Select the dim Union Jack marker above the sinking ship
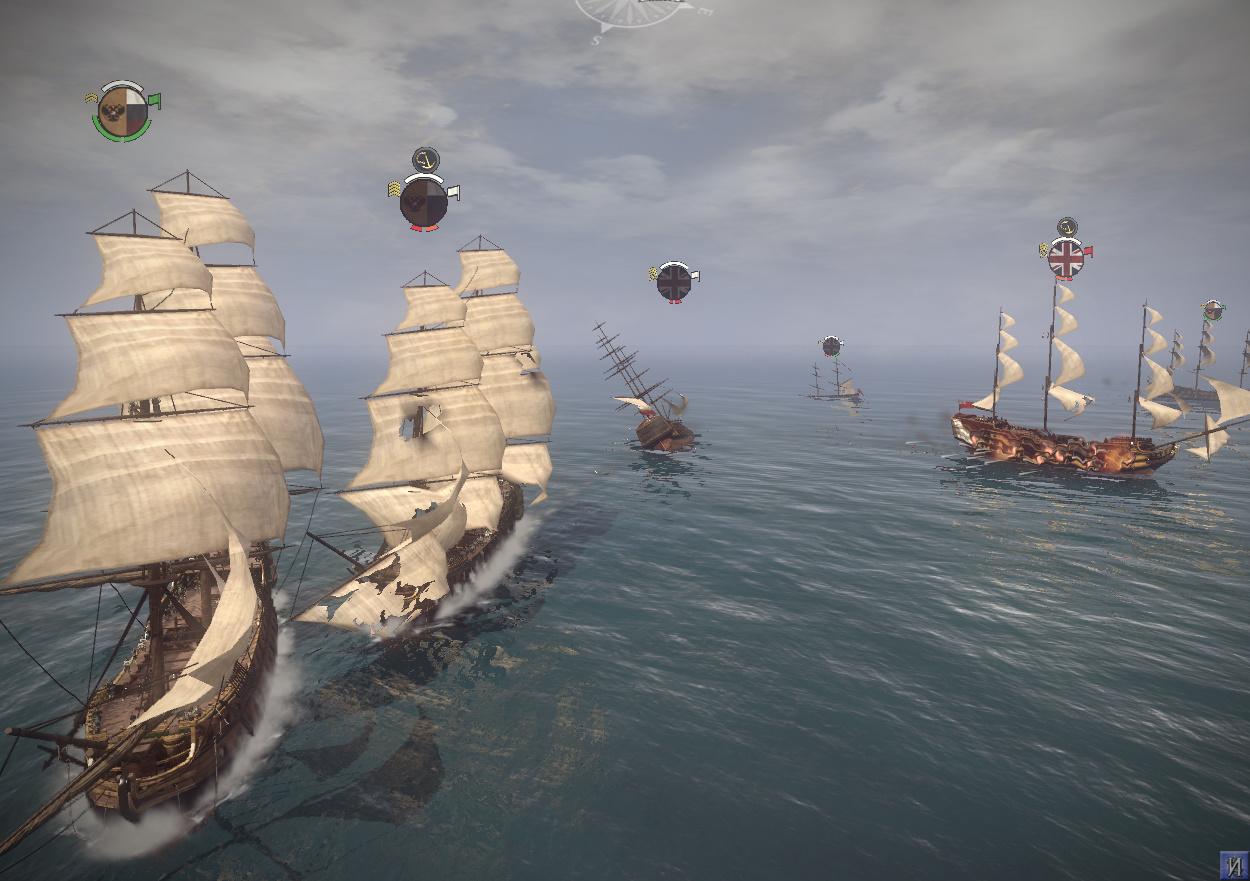Viewport: 1250px width, 881px height. click(x=674, y=282)
